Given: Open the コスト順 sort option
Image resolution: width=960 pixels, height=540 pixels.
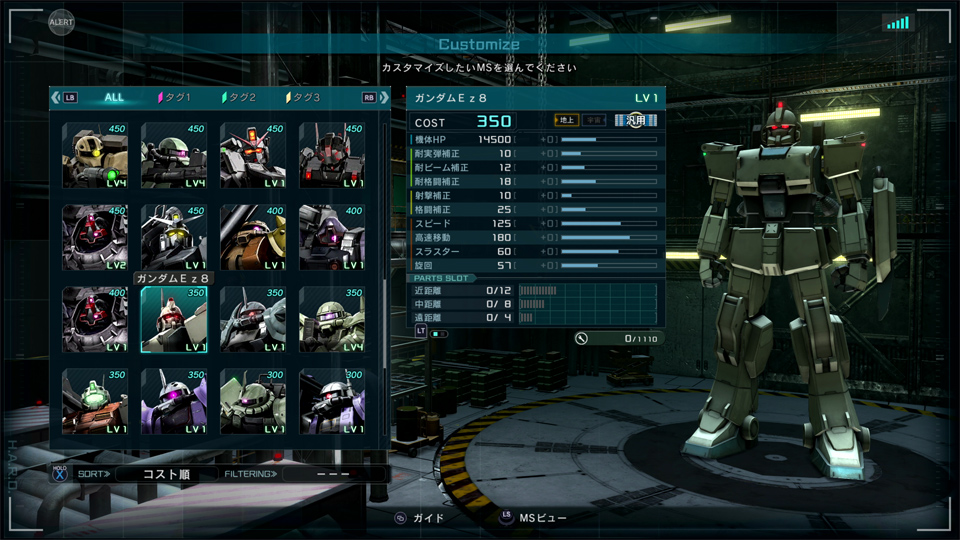Looking at the screenshot, I should [x=165, y=474].
